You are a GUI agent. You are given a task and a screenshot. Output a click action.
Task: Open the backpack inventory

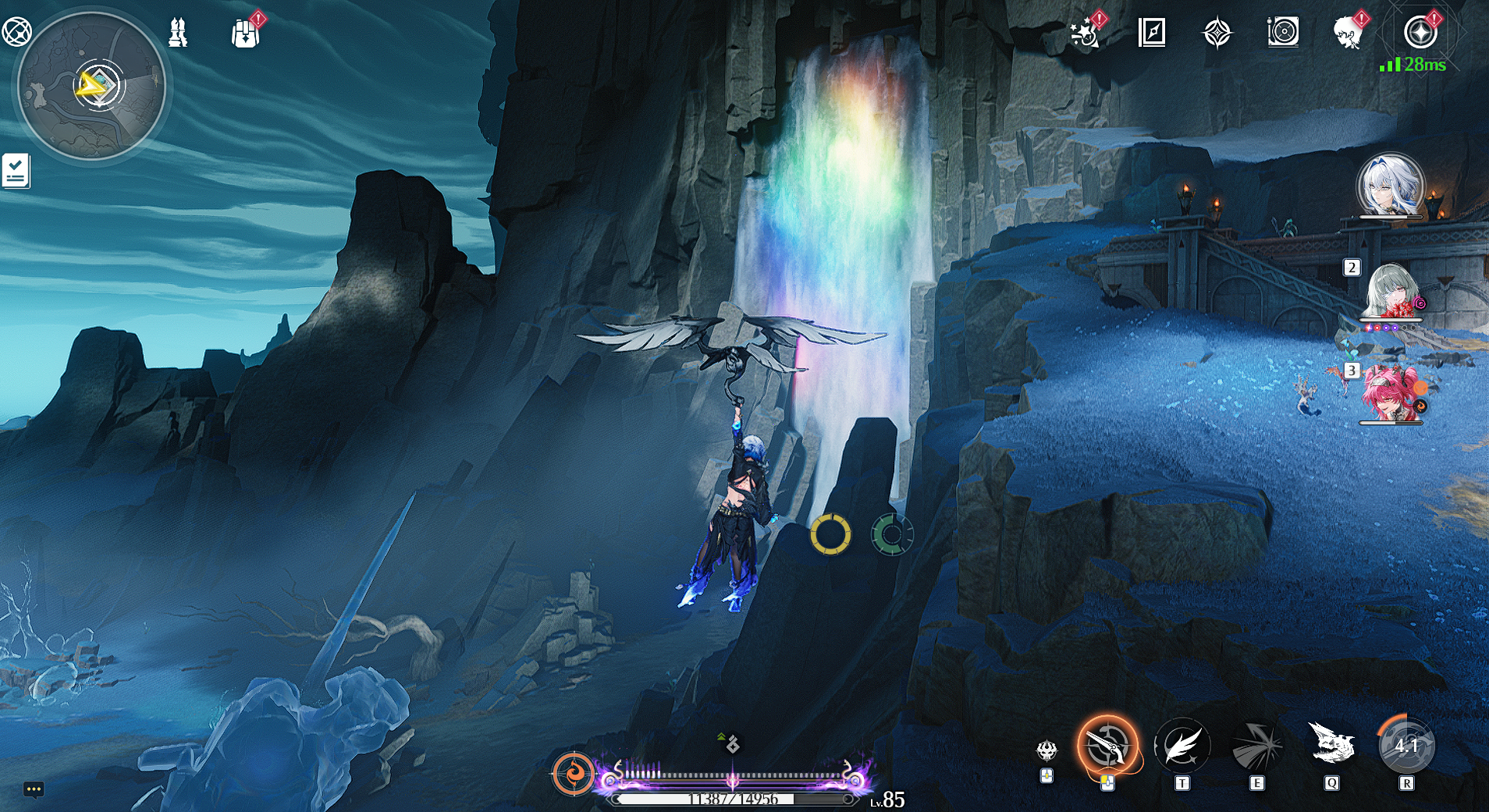[245, 34]
